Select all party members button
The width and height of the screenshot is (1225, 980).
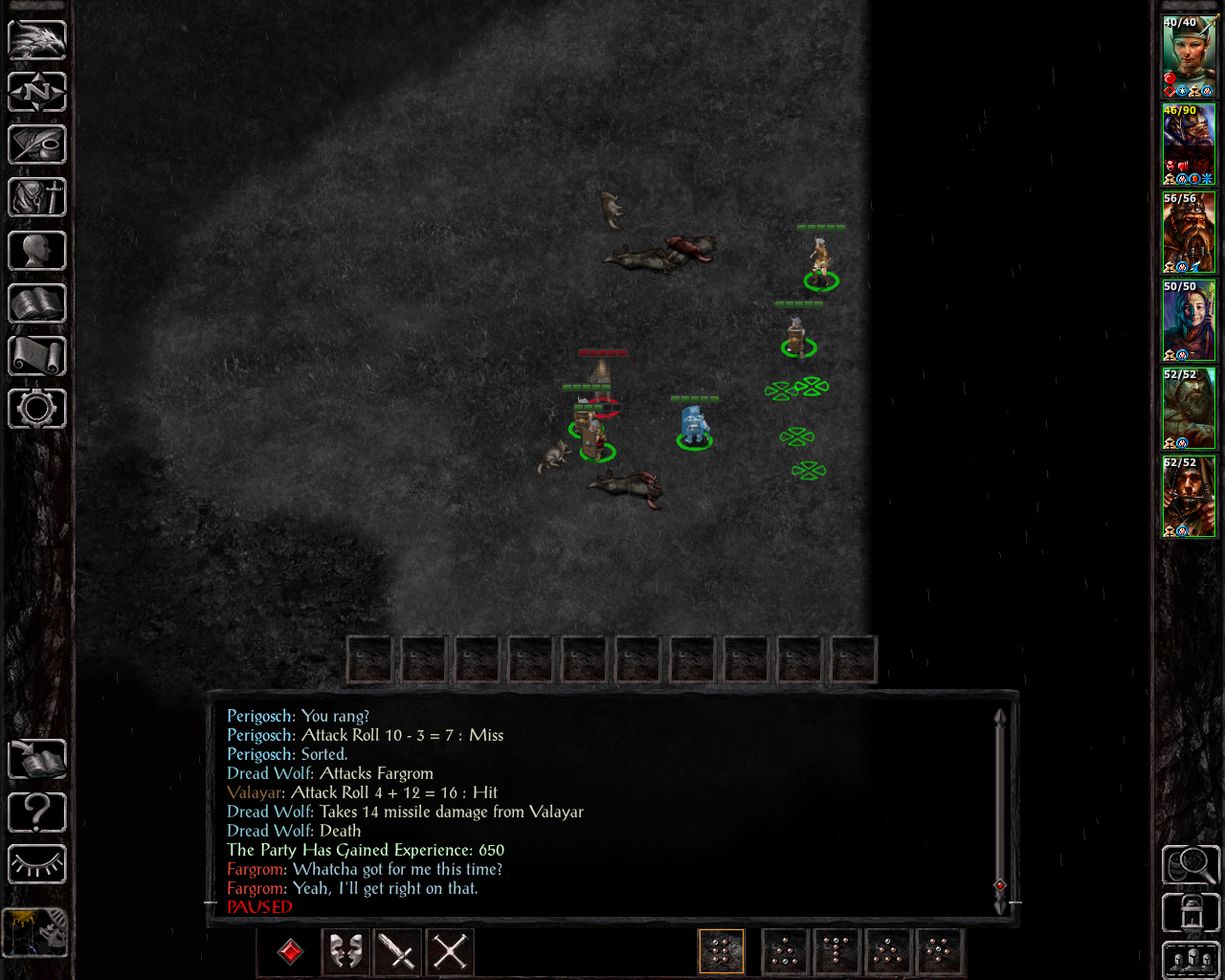(1191, 960)
